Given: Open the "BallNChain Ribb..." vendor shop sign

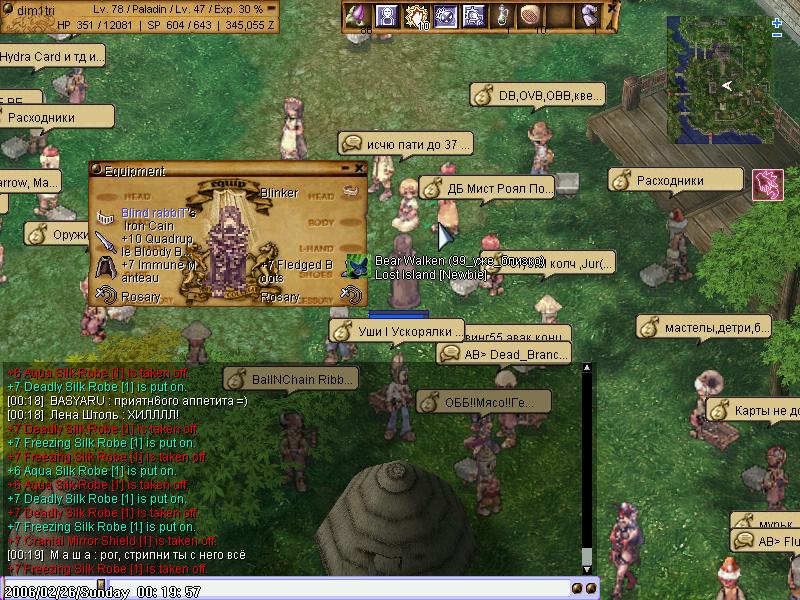Looking at the screenshot, I should click(290, 380).
